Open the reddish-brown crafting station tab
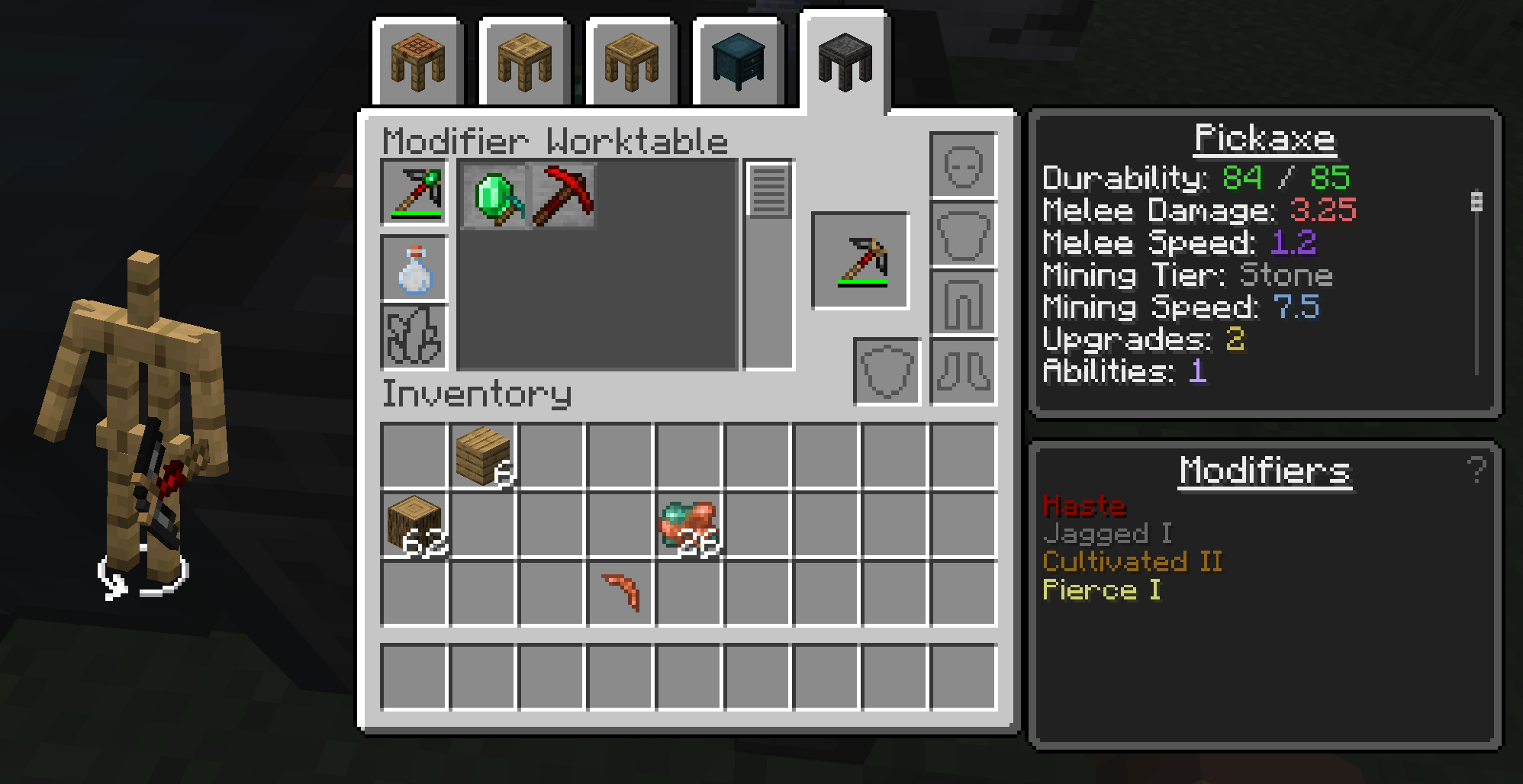The height and width of the screenshot is (784, 1523). point(417,63)
